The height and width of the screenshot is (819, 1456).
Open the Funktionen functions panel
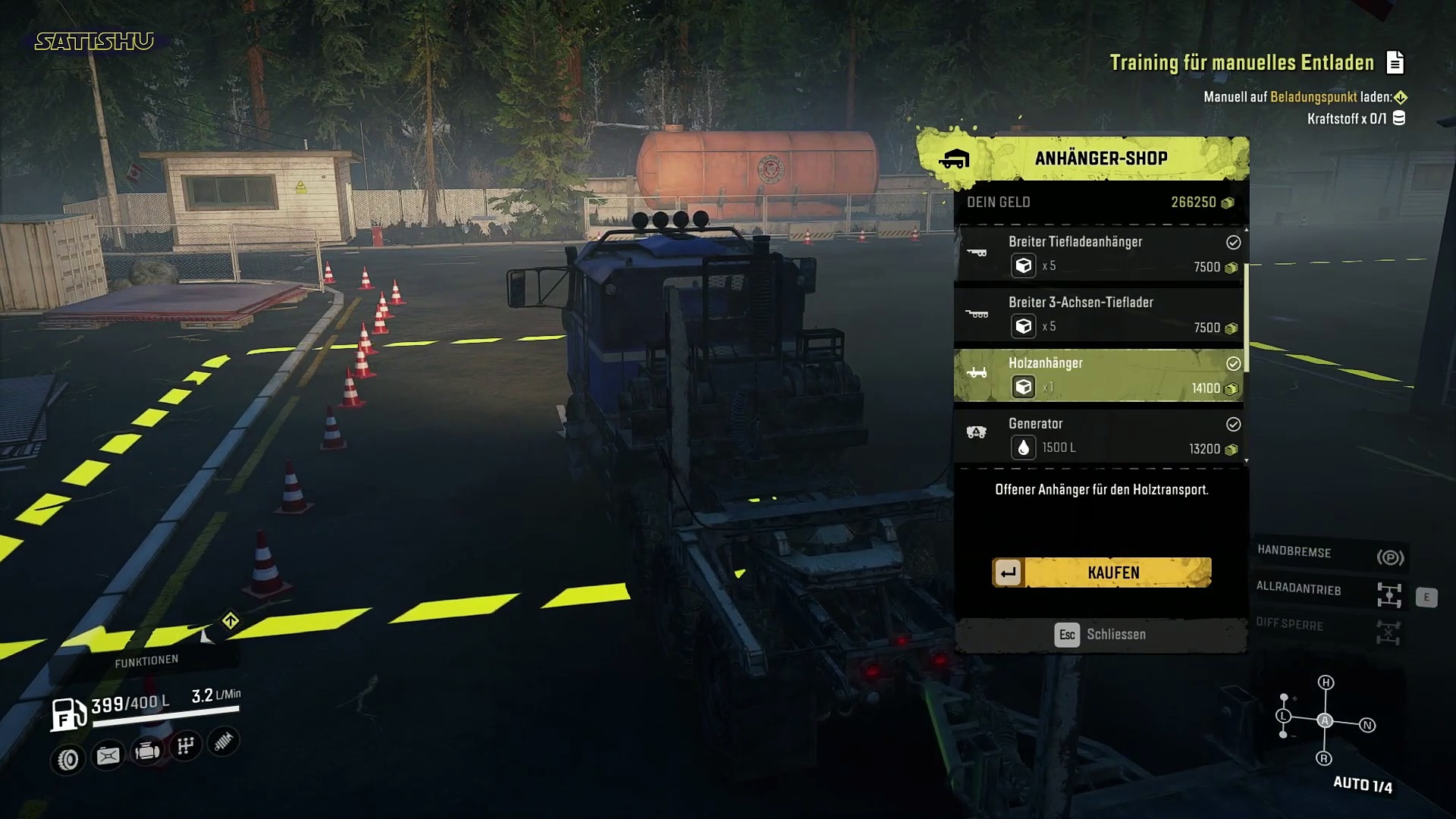(x=146, y=661)
